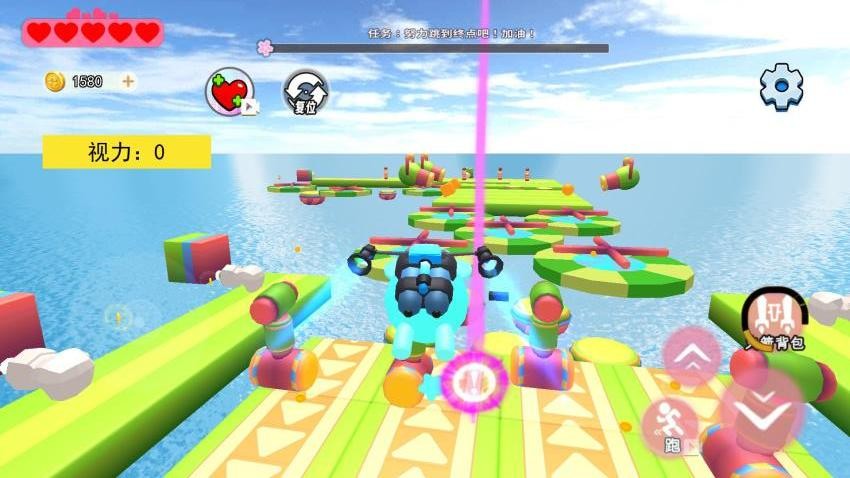Tap the plus button to add coins
This screenshot has width=850, height=478.
pos(128,82)
